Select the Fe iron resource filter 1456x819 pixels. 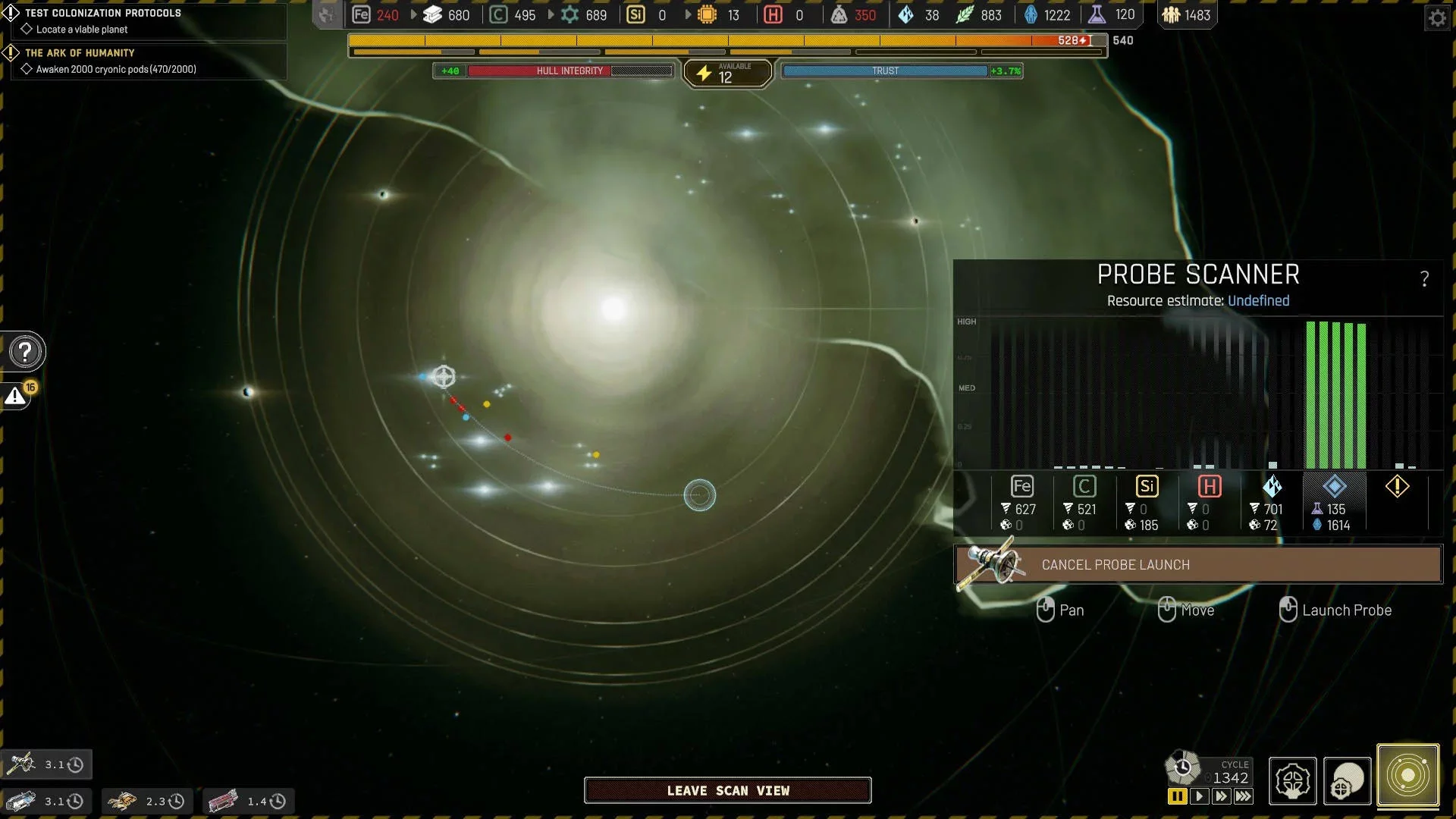1021,487
